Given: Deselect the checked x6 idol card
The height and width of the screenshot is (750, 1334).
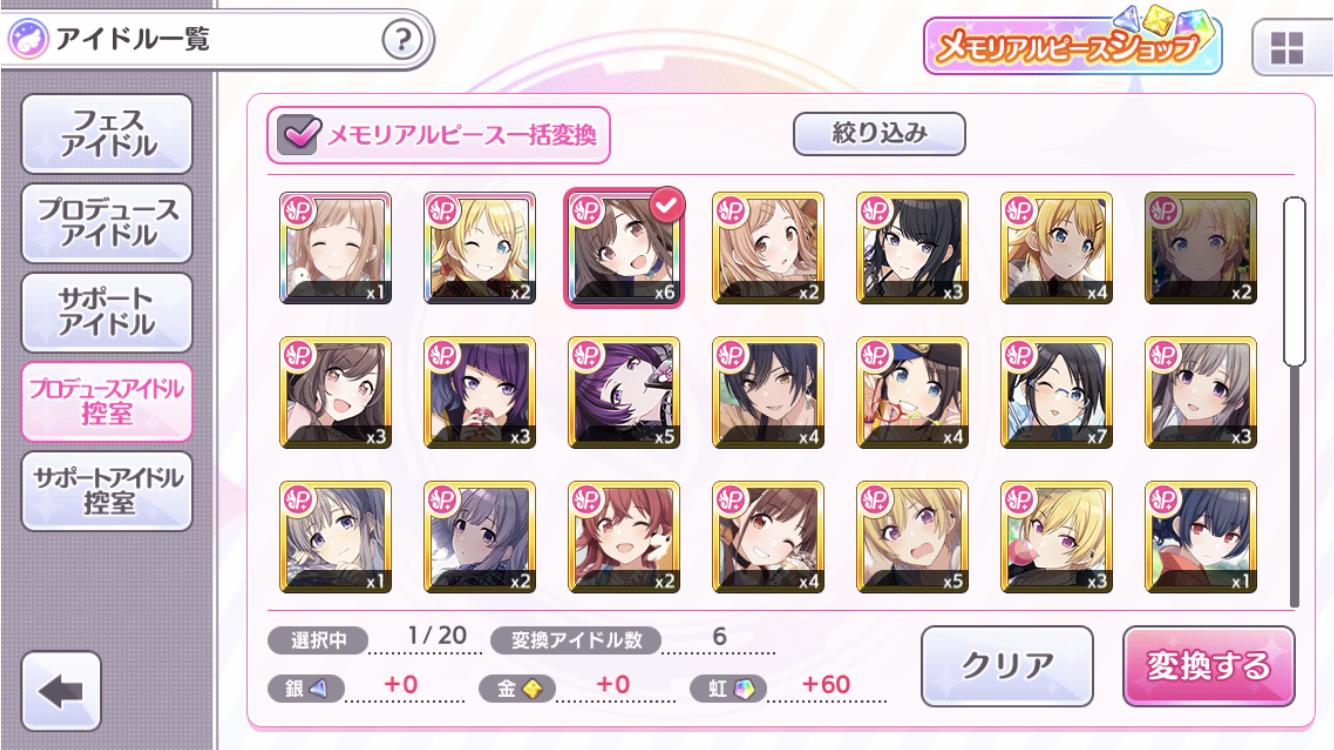Looking at the screenshot, I should point(623,248).
